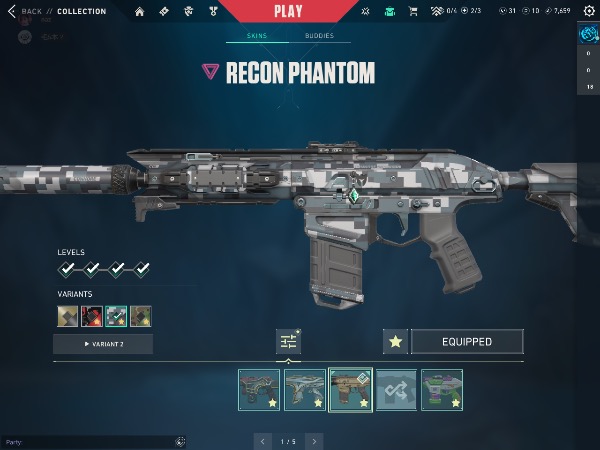Open the home icon in top navigation

coord(139,11)
